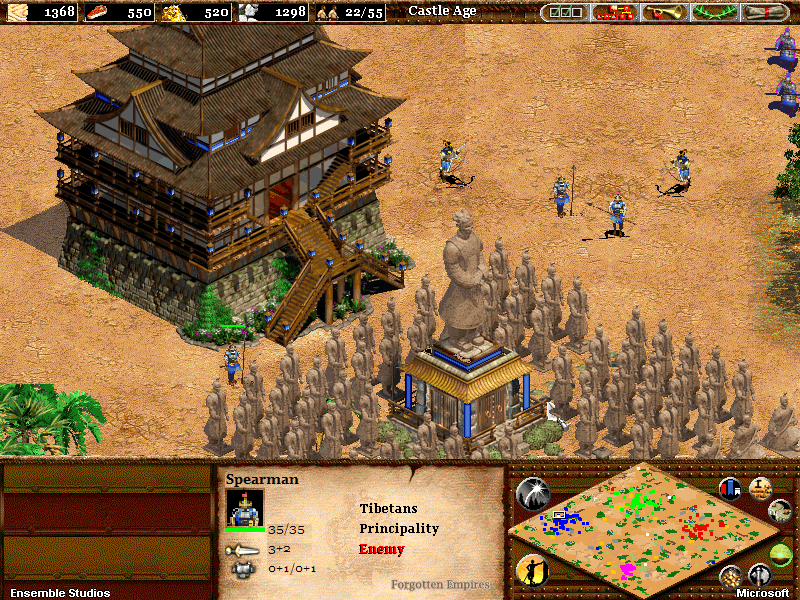
Task: Toggle the blue and red flags statistics icon
Action: tap(731, 488)
